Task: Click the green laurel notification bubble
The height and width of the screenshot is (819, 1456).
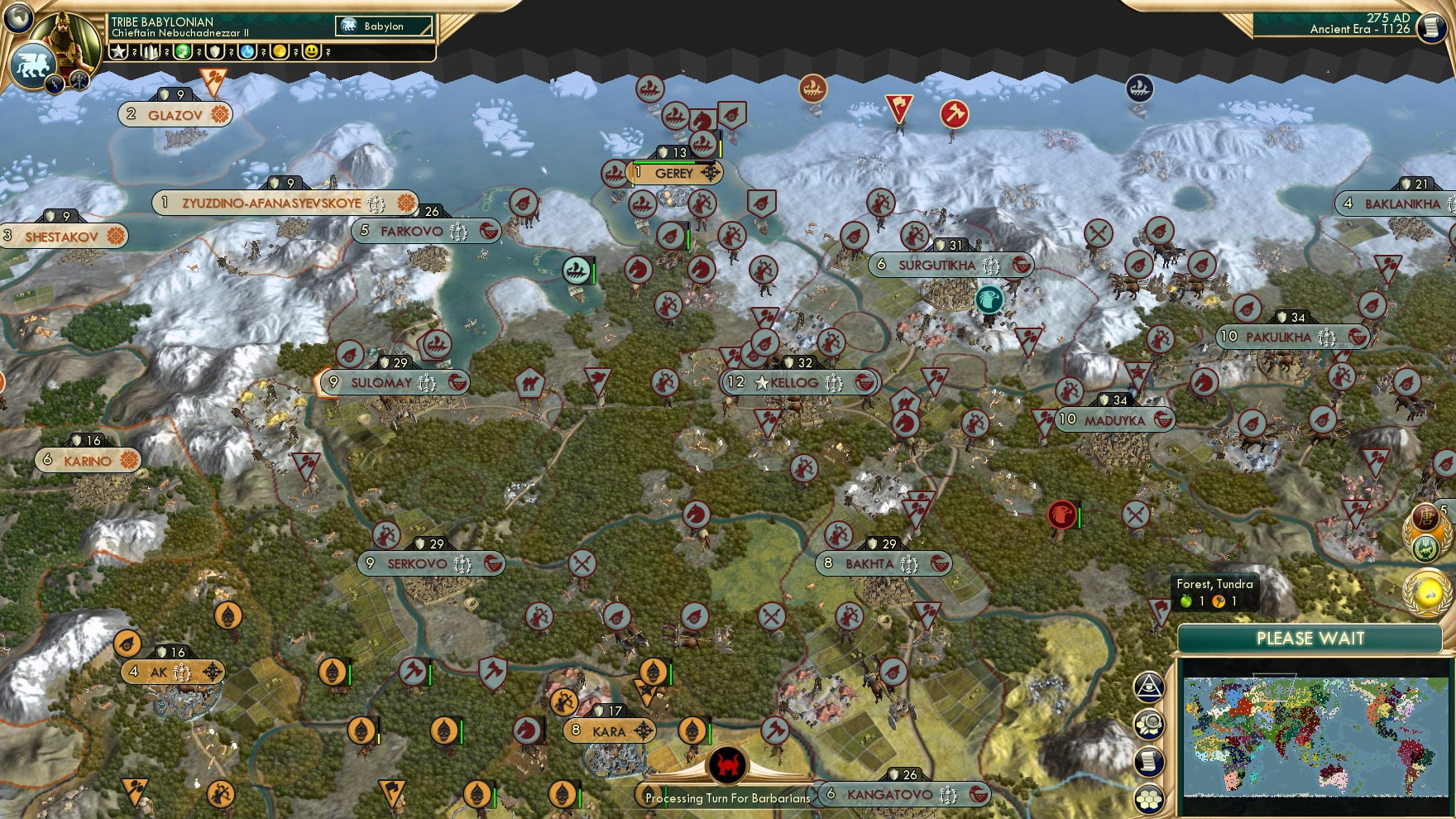Action: click(1425, 546)
